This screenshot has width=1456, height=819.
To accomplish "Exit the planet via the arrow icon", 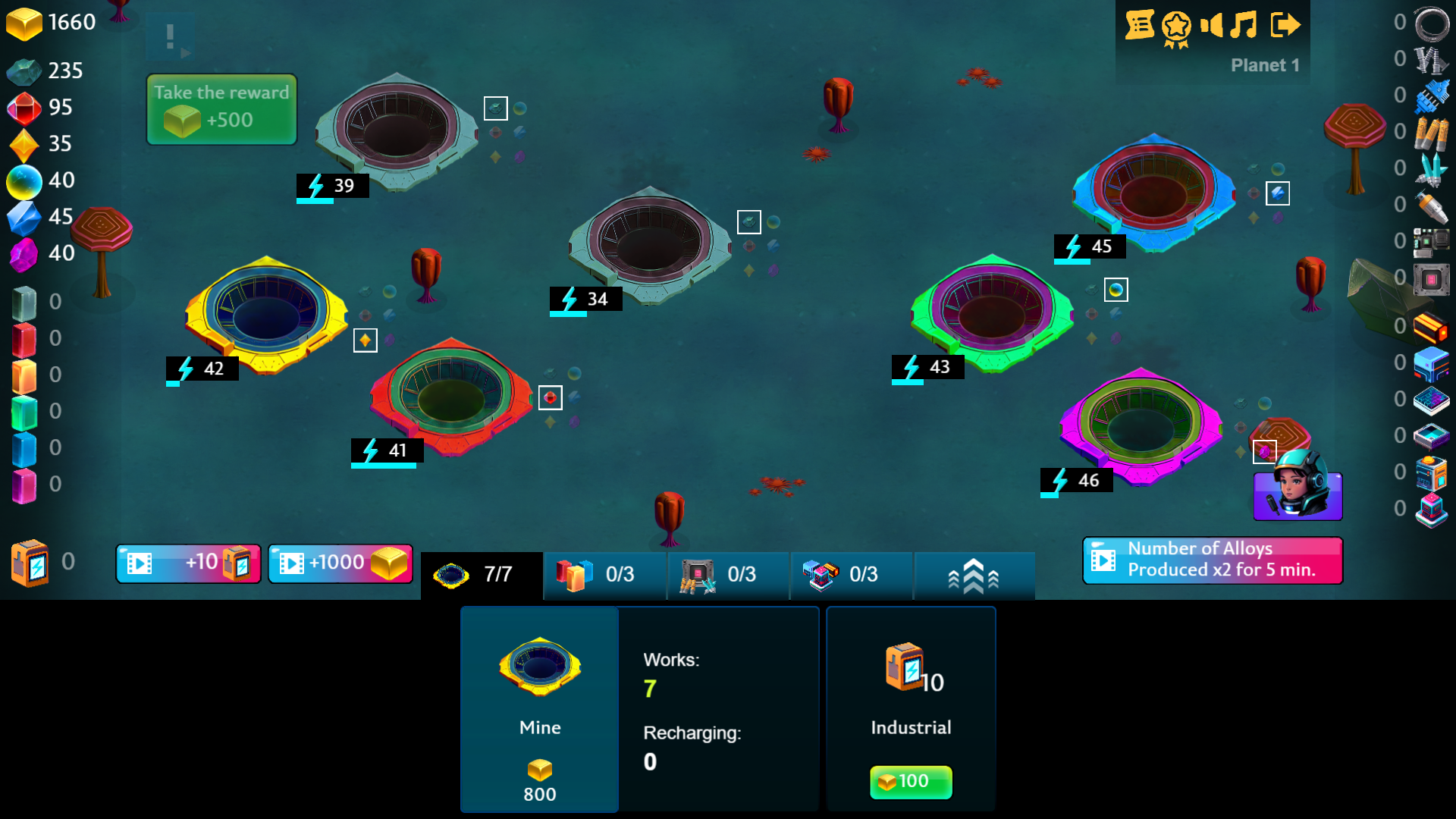I will pos(1285,25).
